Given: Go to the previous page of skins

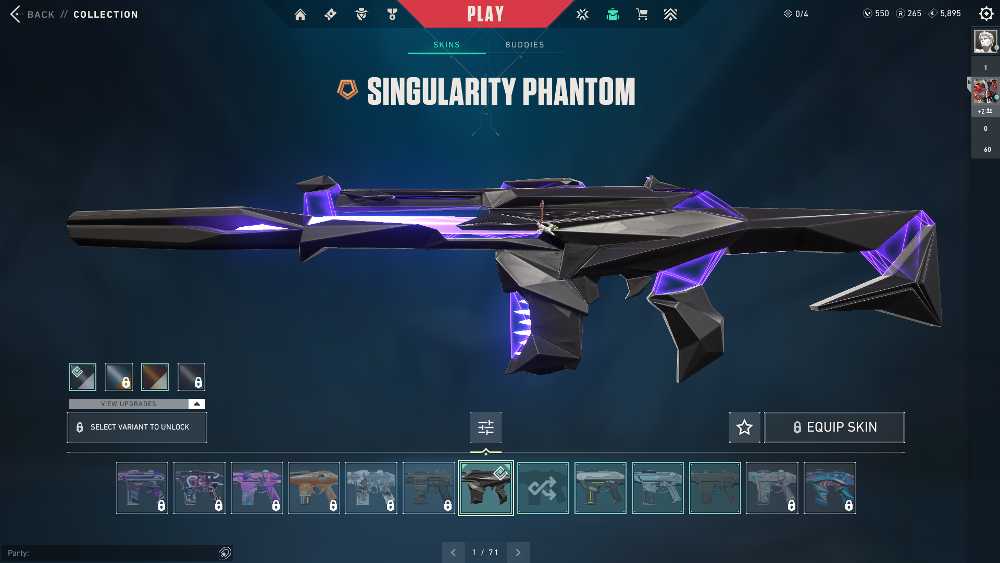Looking at the screenshot, I should [454, 552].
